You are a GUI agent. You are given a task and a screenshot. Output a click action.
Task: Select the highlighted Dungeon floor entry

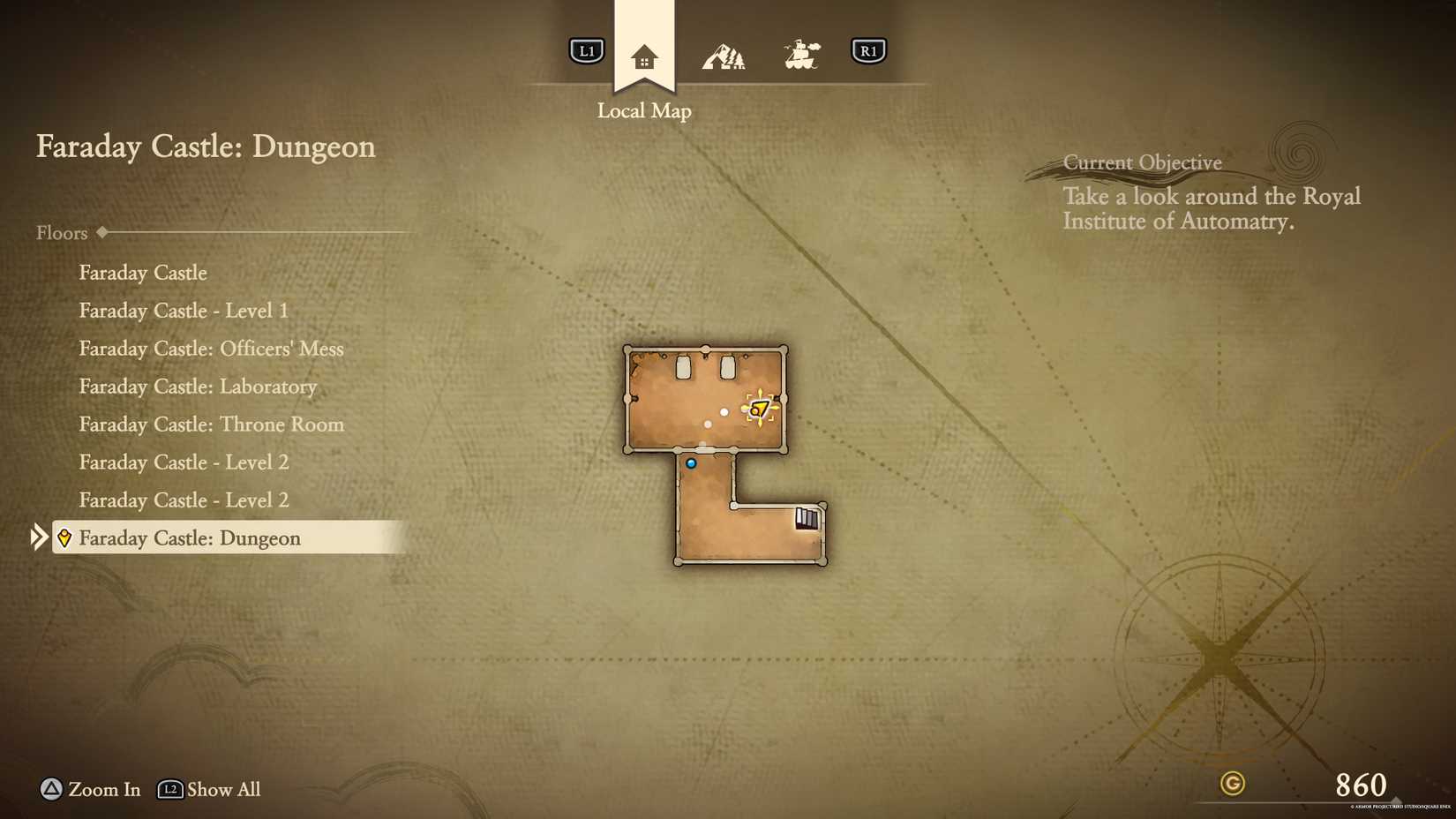tap(189, 537)
